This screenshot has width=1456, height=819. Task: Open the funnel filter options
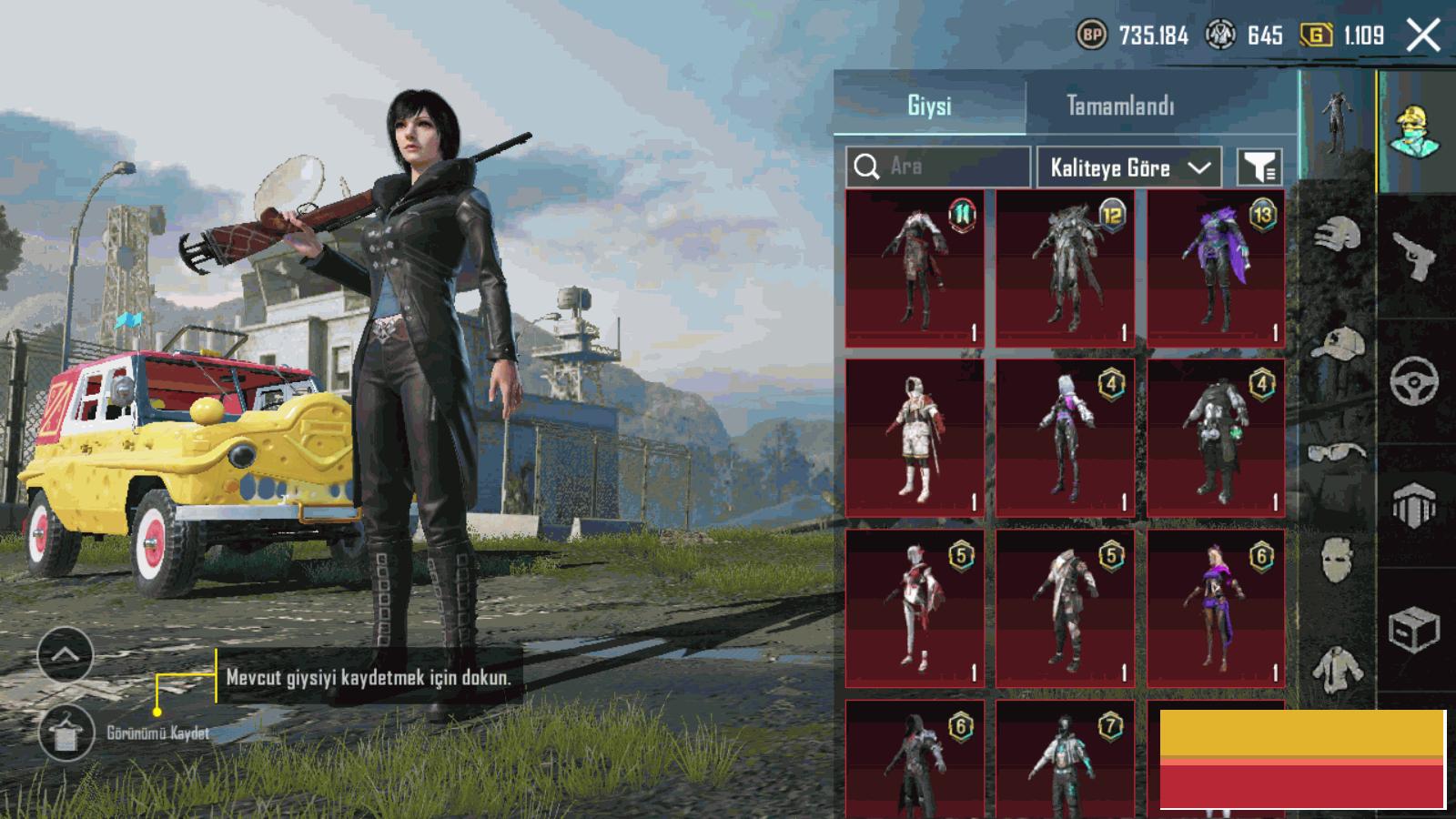pos(1259,167)
